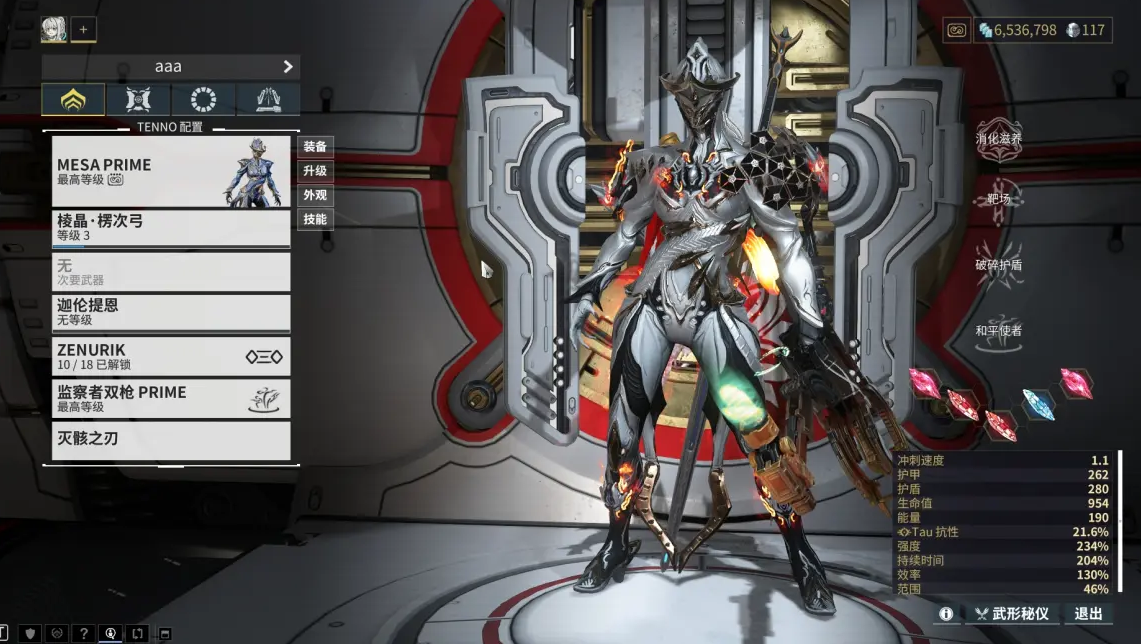Viewport: 1141px width, 644px height.
Task: Select the 监察者双枪 PRIME slot
Action: (171, 398)
